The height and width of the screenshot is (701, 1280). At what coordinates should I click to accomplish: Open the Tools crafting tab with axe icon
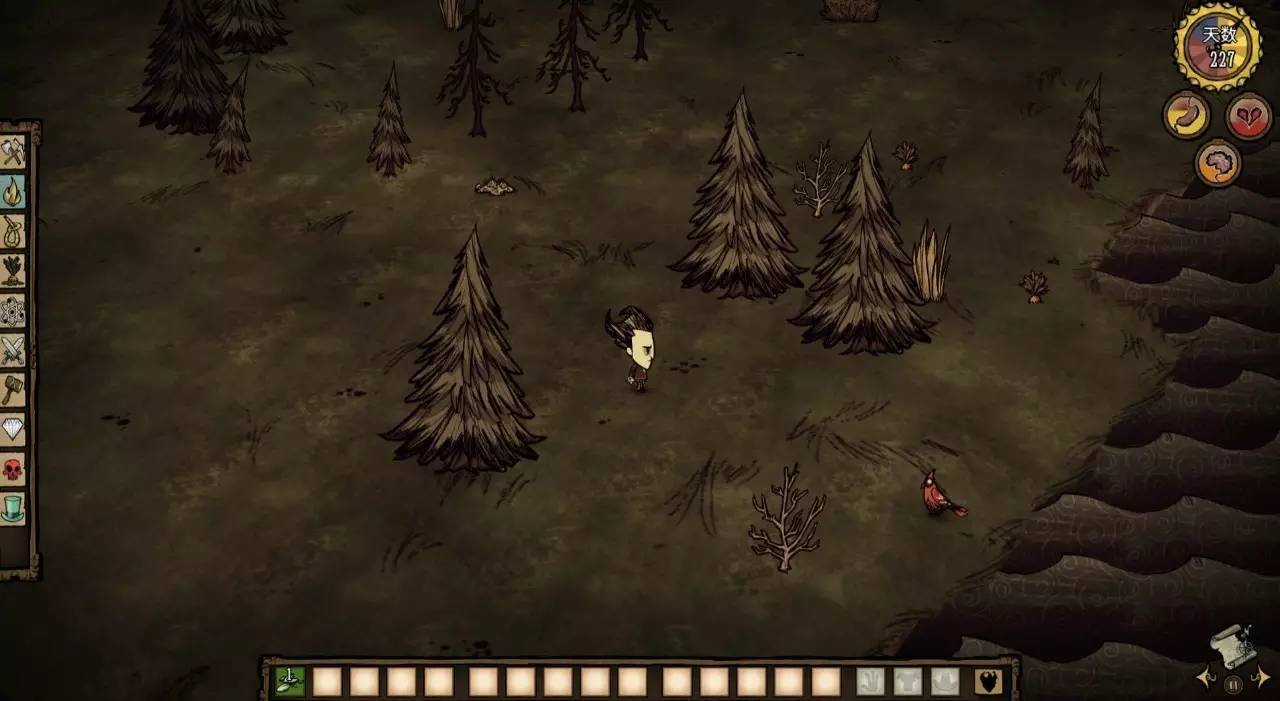coord(13,153)
